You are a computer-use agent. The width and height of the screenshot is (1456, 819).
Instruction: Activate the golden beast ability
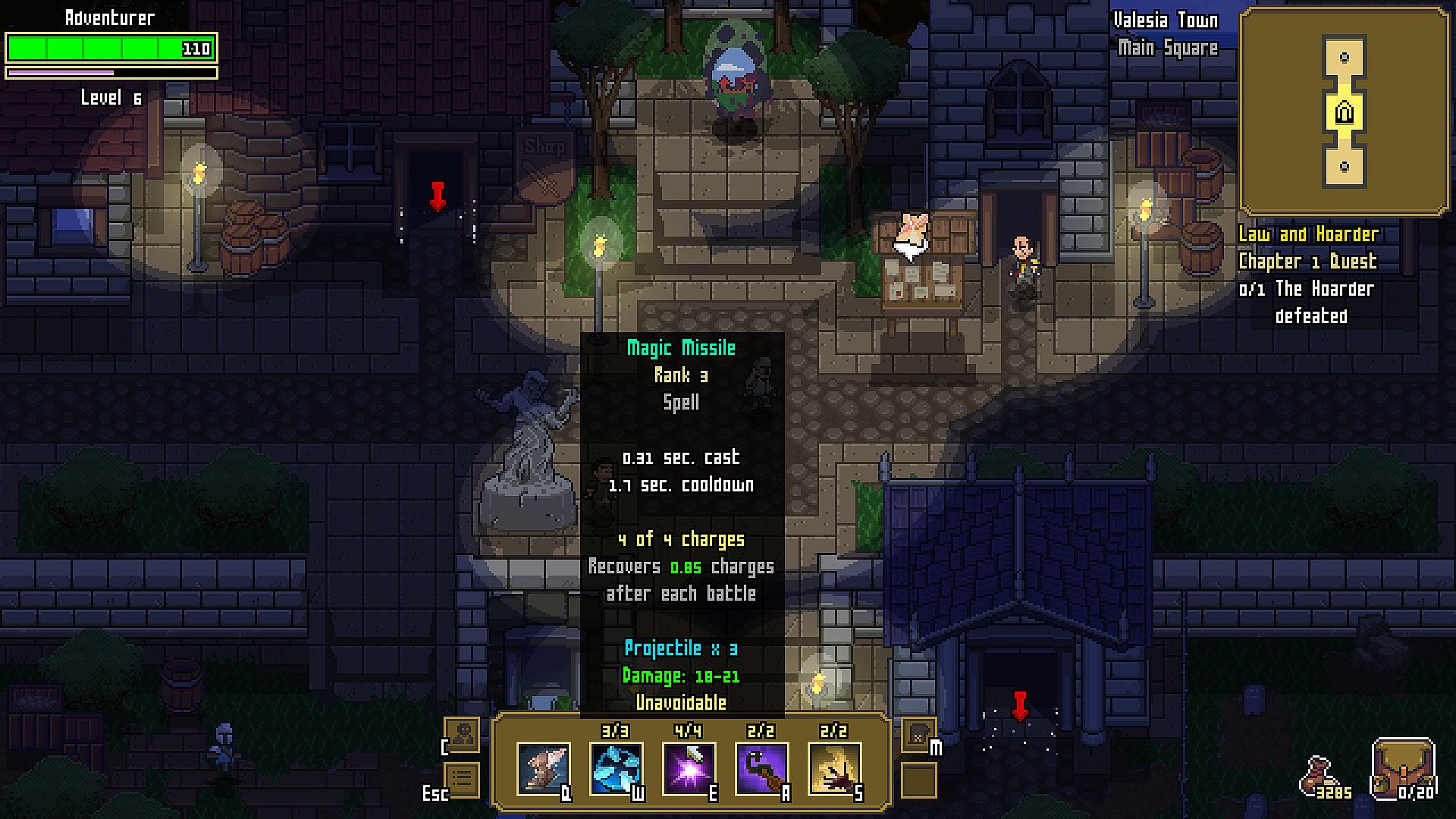point(834,768)
